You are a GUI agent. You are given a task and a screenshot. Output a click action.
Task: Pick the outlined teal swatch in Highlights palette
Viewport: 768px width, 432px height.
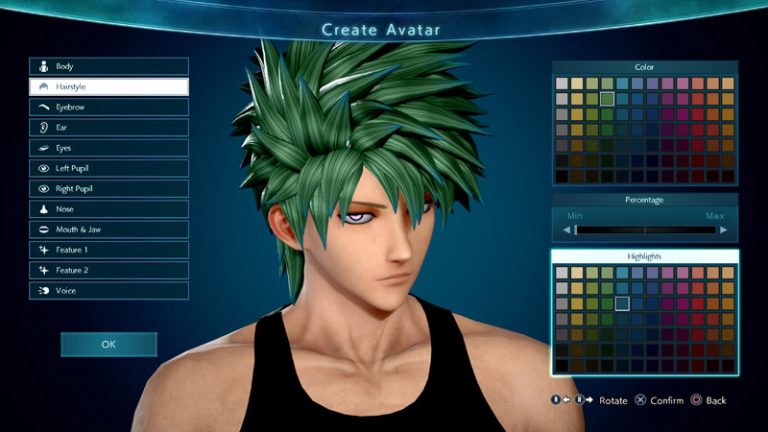tap(622, 303)
